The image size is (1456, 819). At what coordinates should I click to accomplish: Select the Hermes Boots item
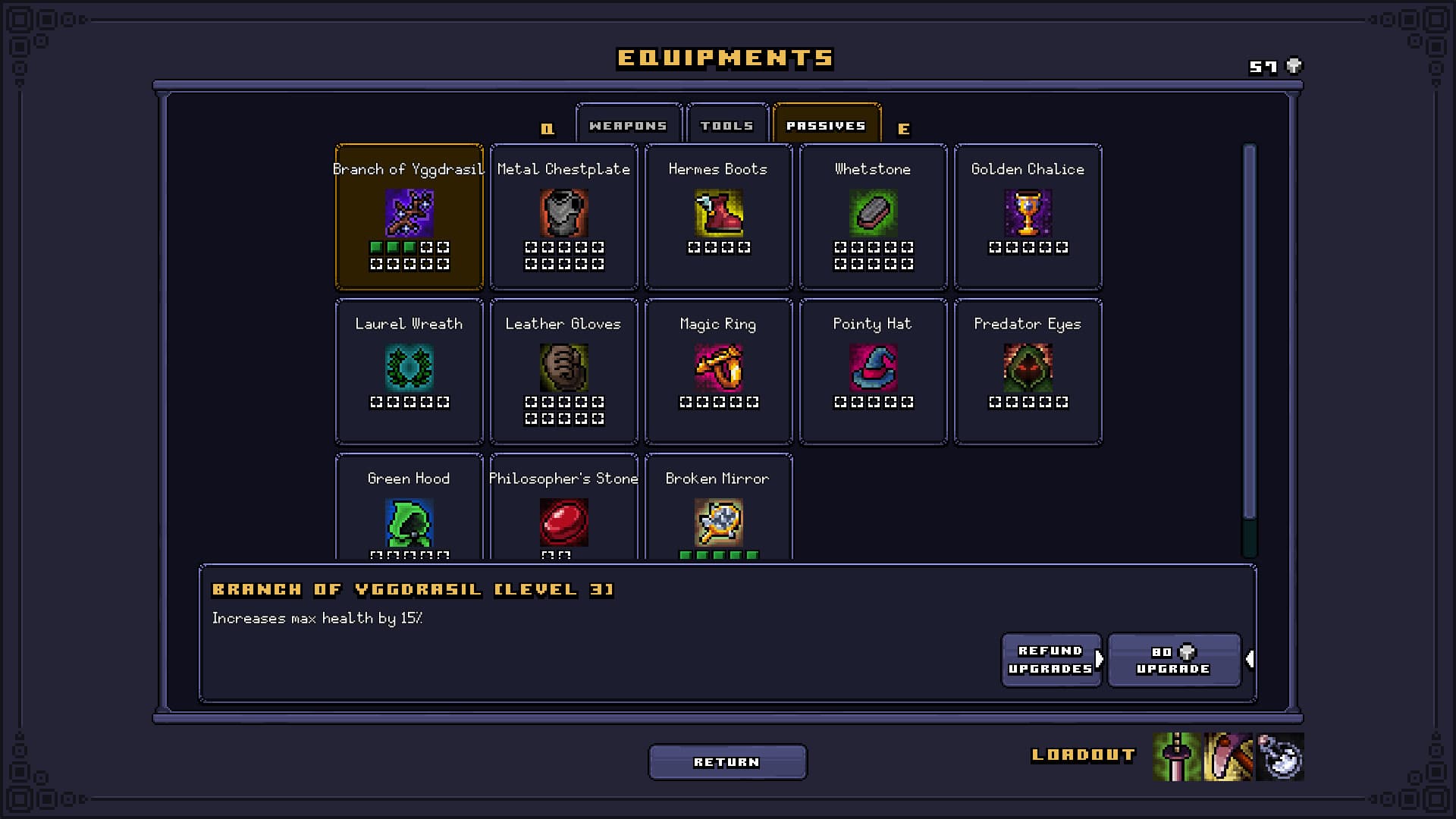(x=718, y=216)
